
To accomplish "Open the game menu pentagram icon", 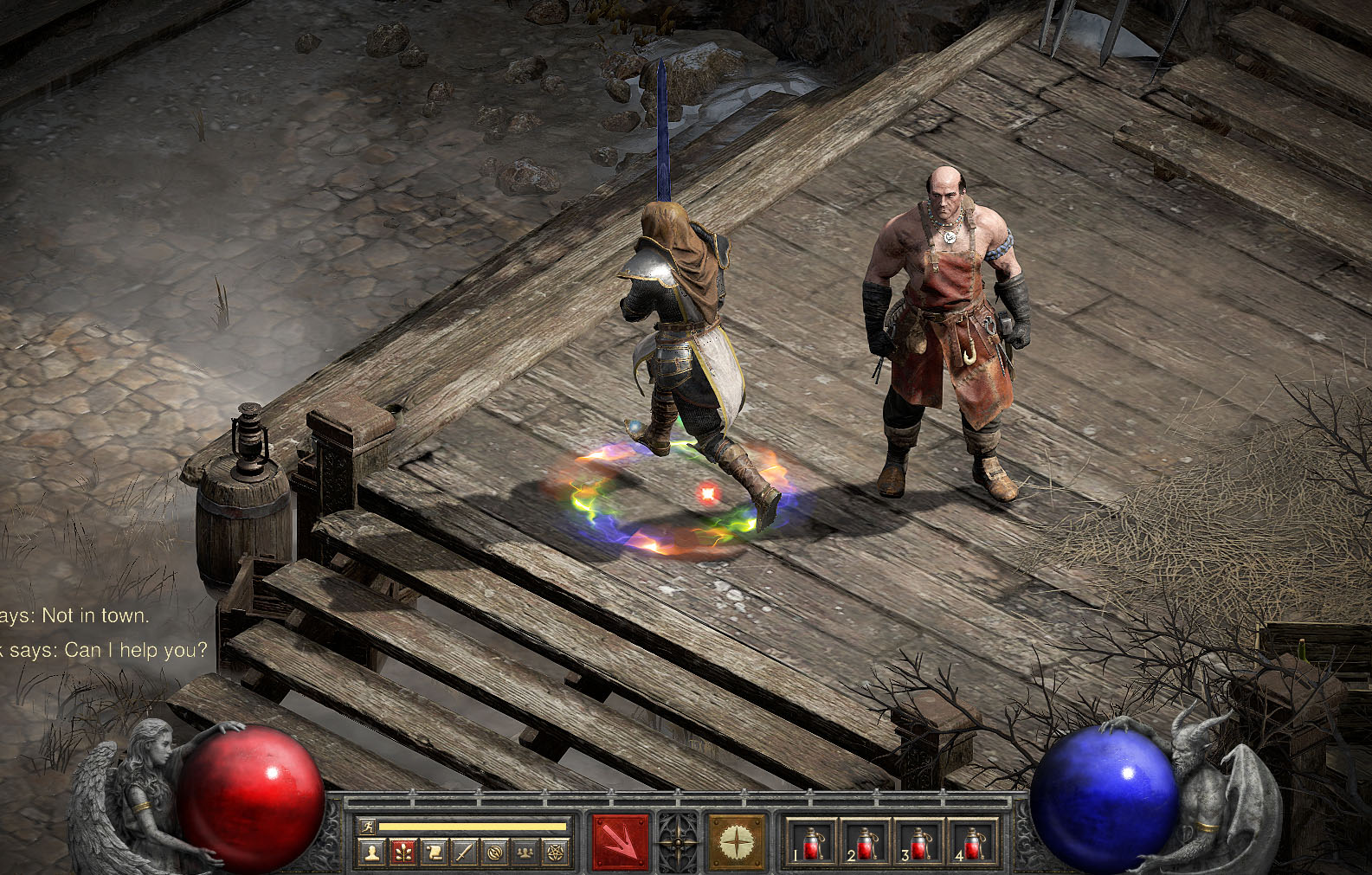I will [x=554, y=853].
